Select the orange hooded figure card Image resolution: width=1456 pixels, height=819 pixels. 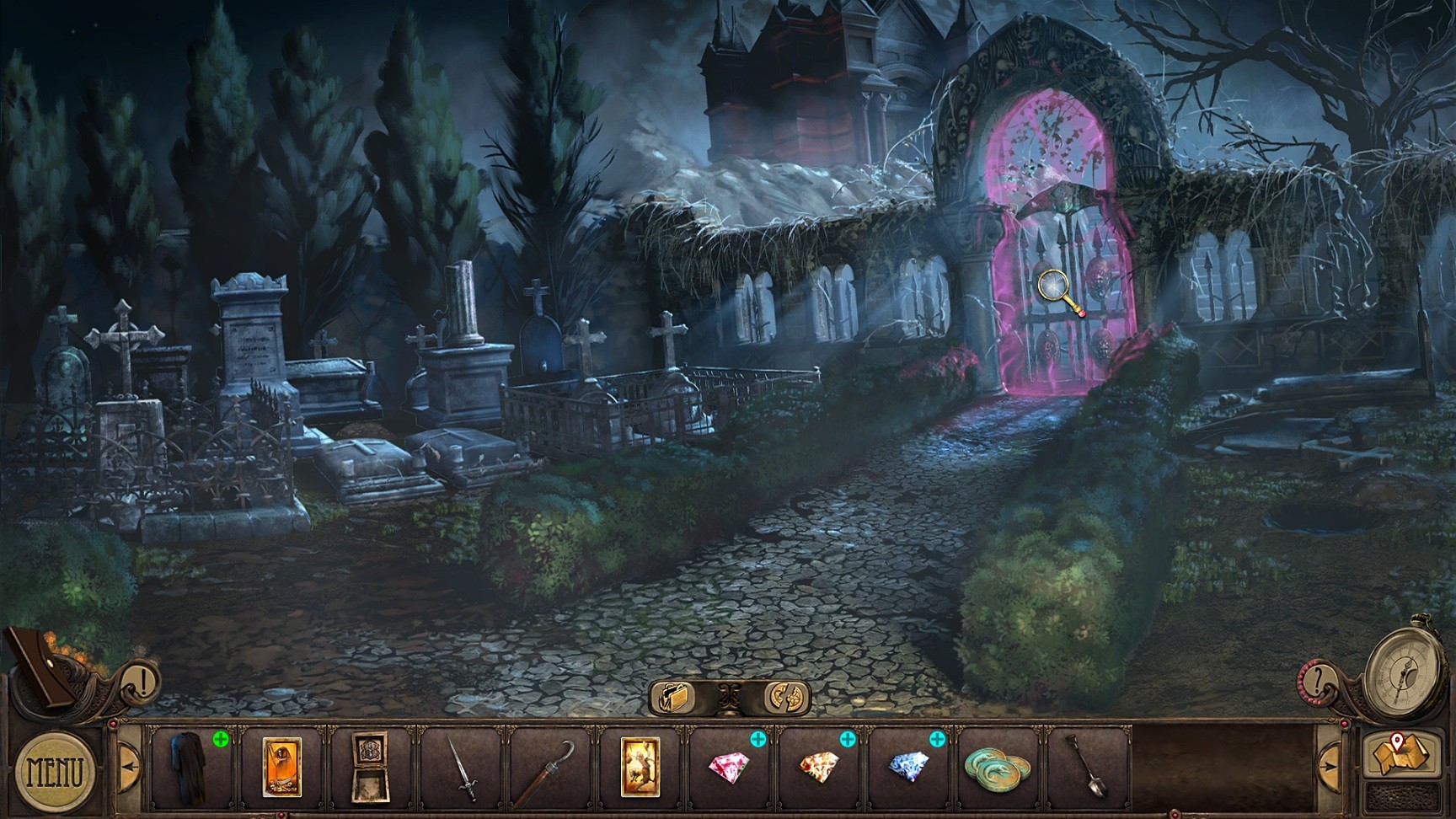281,765
